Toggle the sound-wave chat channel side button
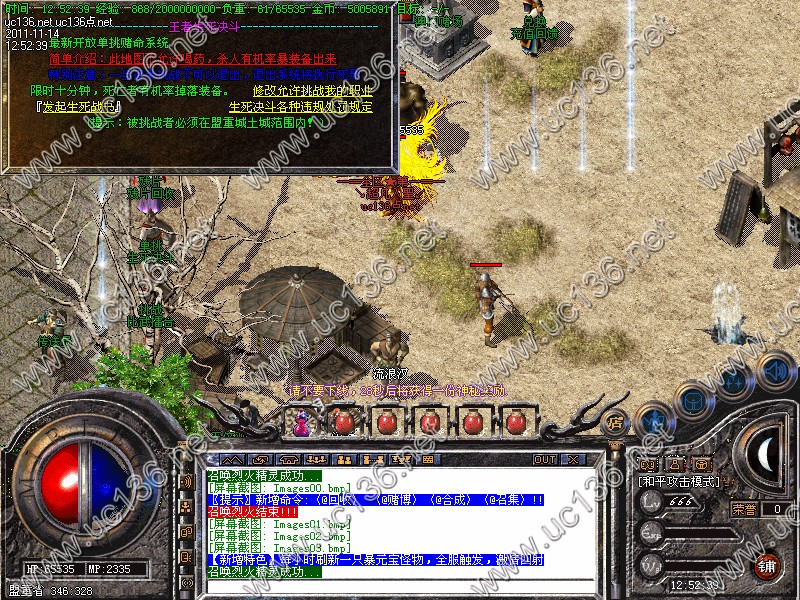800x600 pixels. pyautogui.click(x=187, y=481)
